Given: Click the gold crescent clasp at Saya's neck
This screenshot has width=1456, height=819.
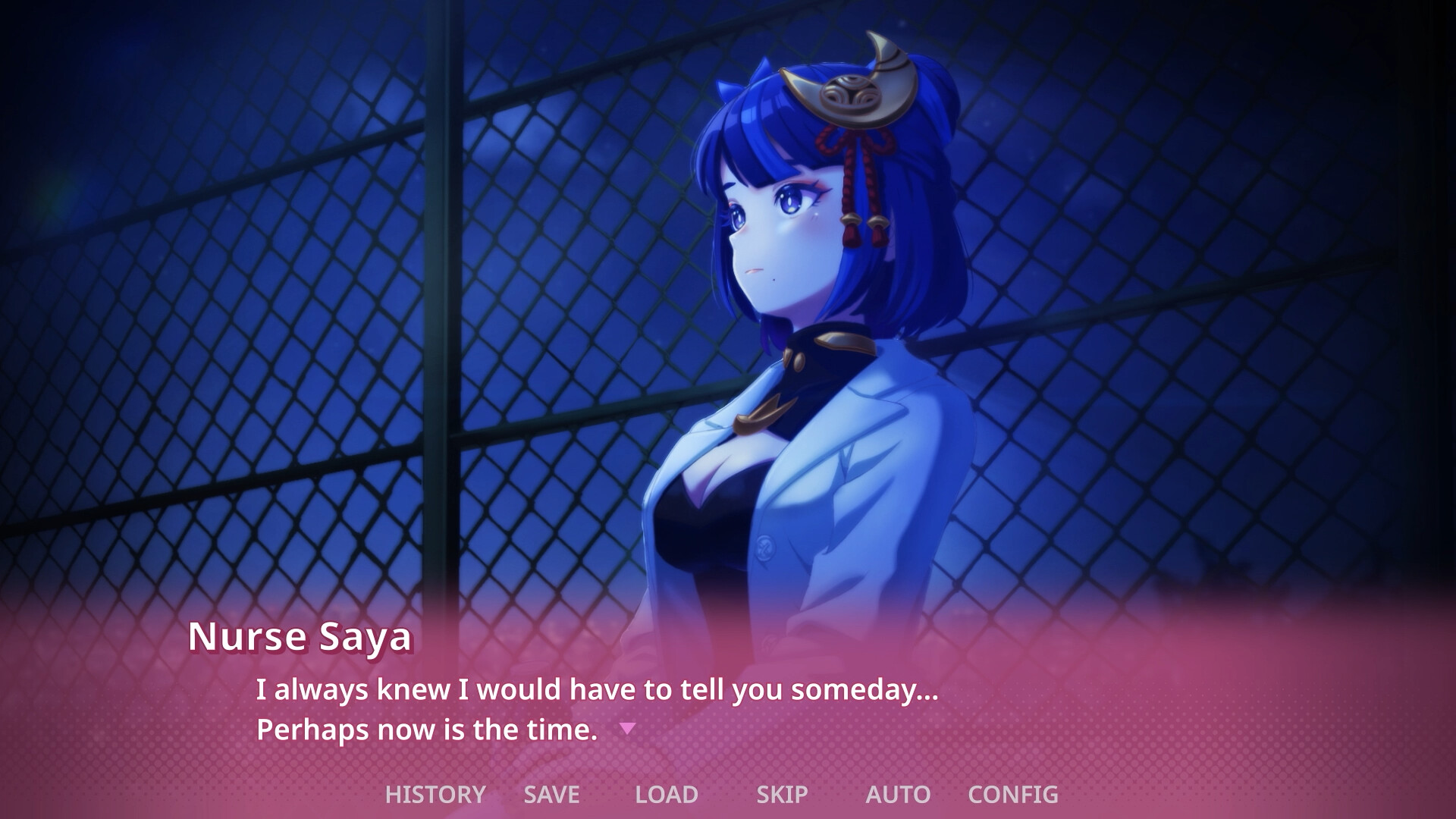Looking at the screenshot, I should click(764, 413).
